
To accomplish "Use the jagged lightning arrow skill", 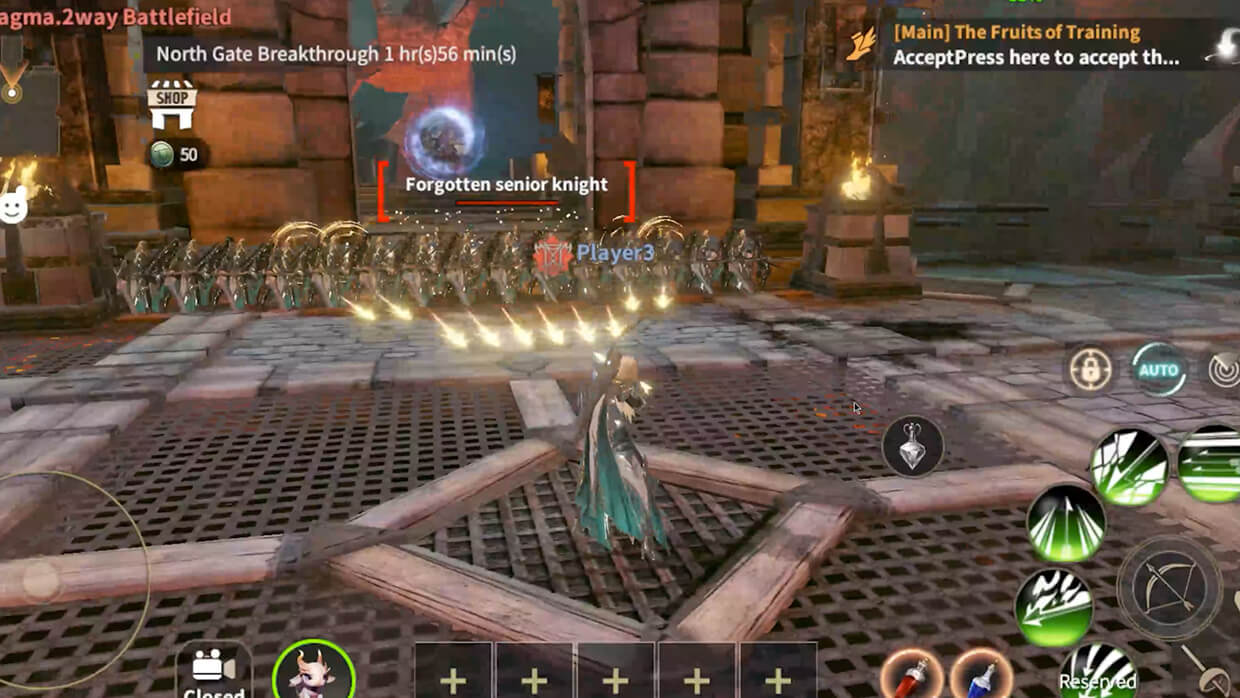I will pyautogui.click(x=1053, y=607).
